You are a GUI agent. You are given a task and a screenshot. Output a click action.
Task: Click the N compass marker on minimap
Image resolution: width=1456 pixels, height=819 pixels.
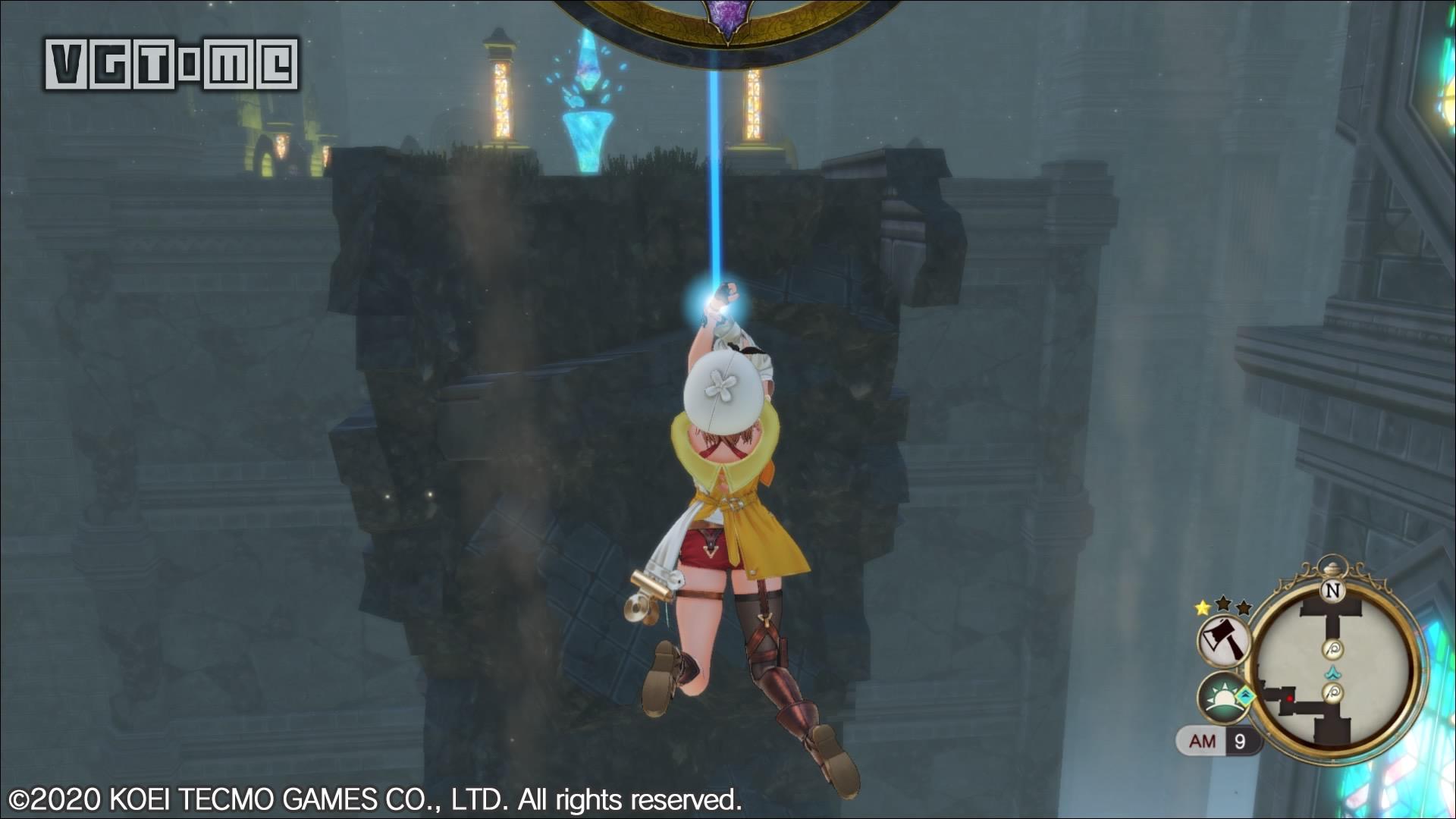point(1332,589)
